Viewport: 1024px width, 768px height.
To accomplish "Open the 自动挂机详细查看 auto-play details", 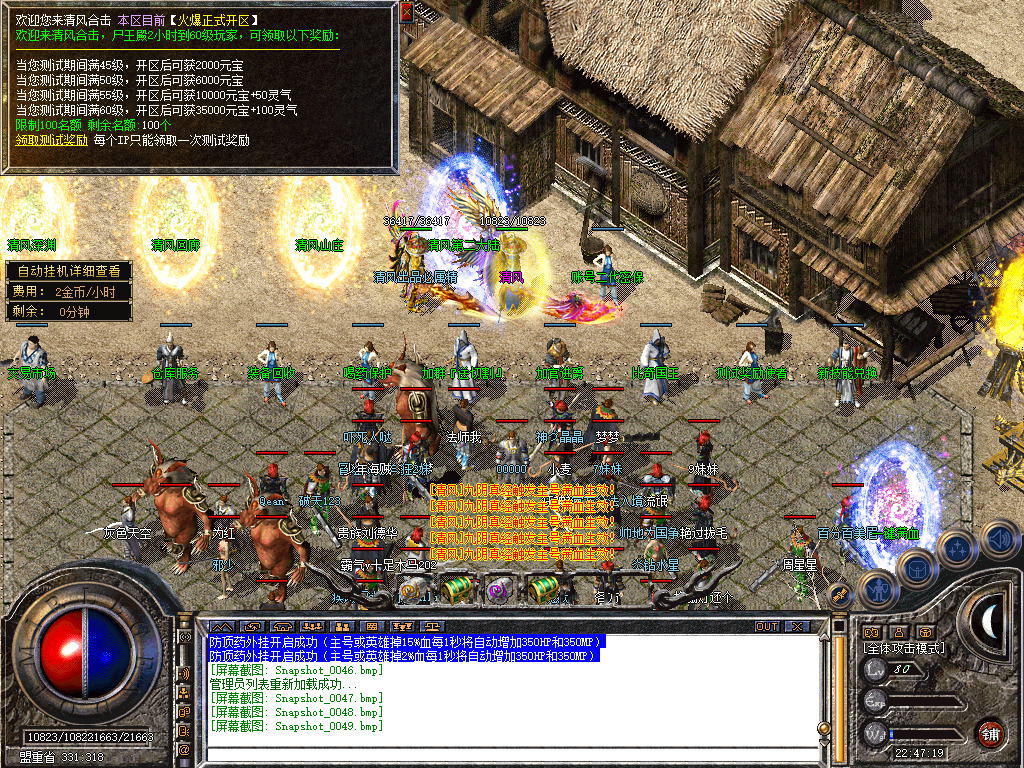I will [x=69, y=271].
